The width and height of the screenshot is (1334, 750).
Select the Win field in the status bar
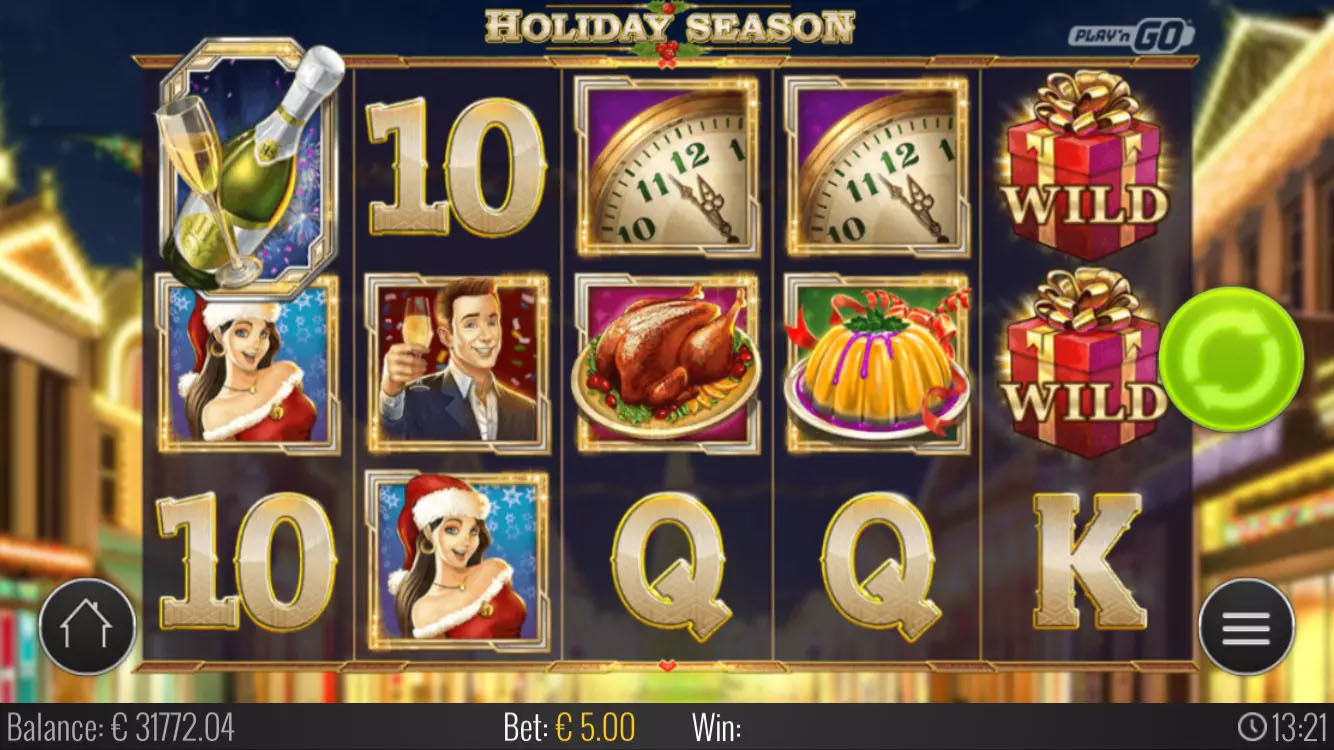(x=719, y=728)
